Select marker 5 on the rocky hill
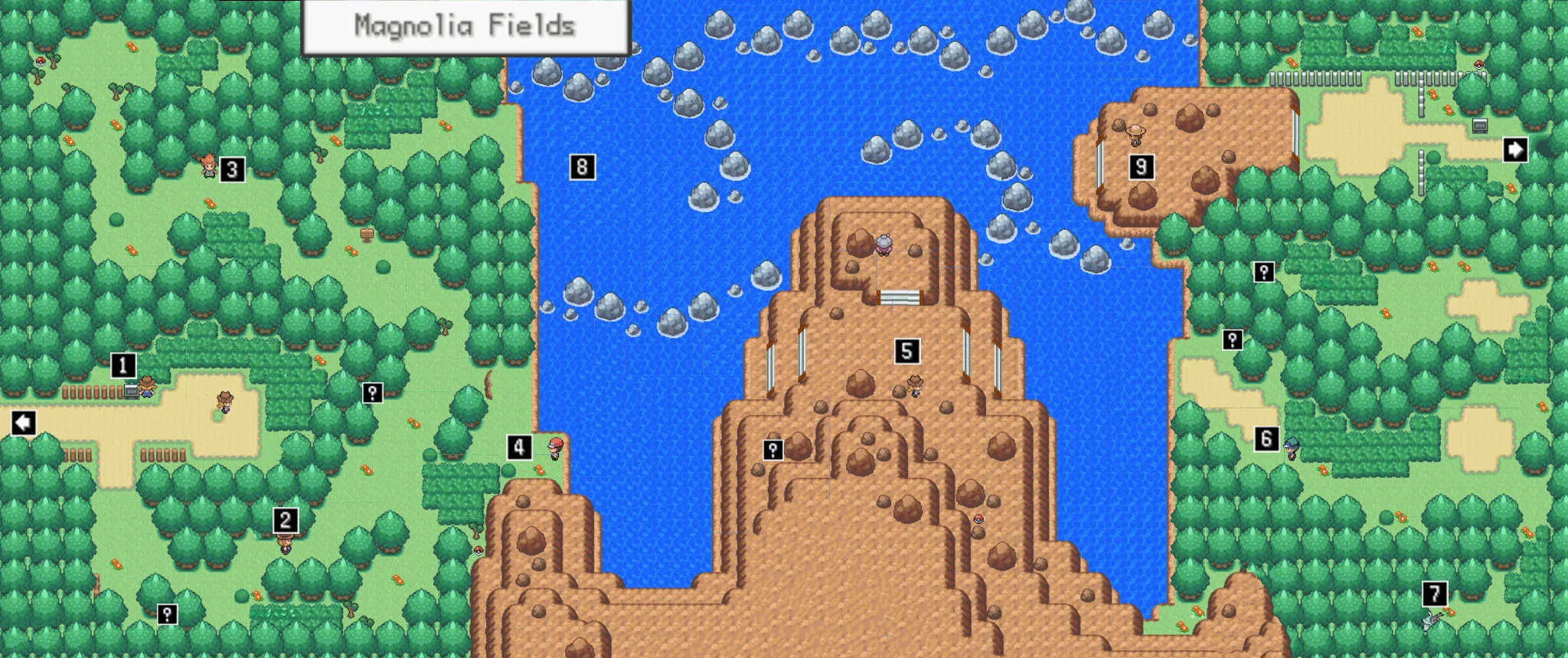The image size is (1568, 658). coord(906,352)
